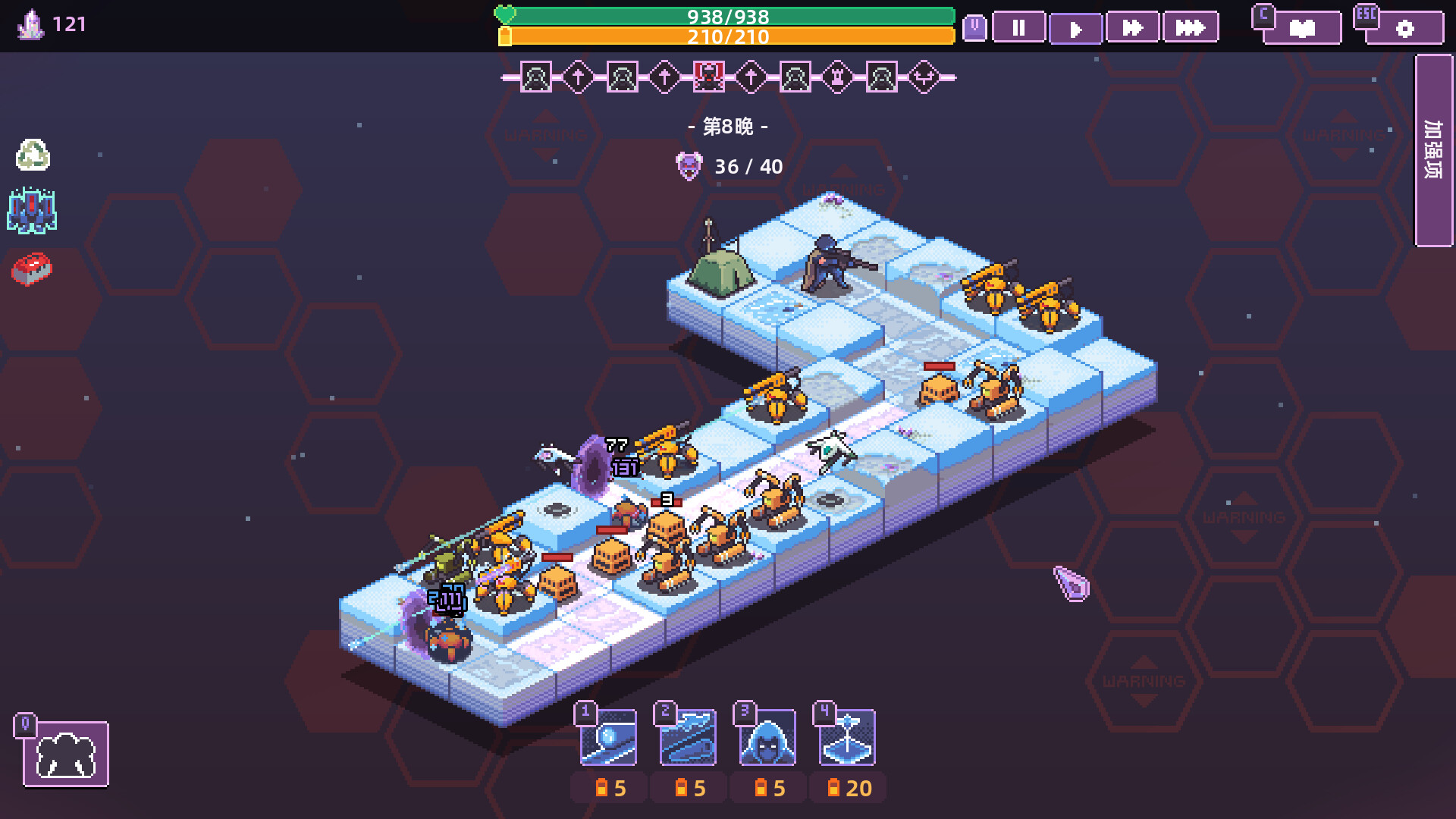Click the blue tower icon in left sidebar
1456x819 pixels.
tap(32, 210)
